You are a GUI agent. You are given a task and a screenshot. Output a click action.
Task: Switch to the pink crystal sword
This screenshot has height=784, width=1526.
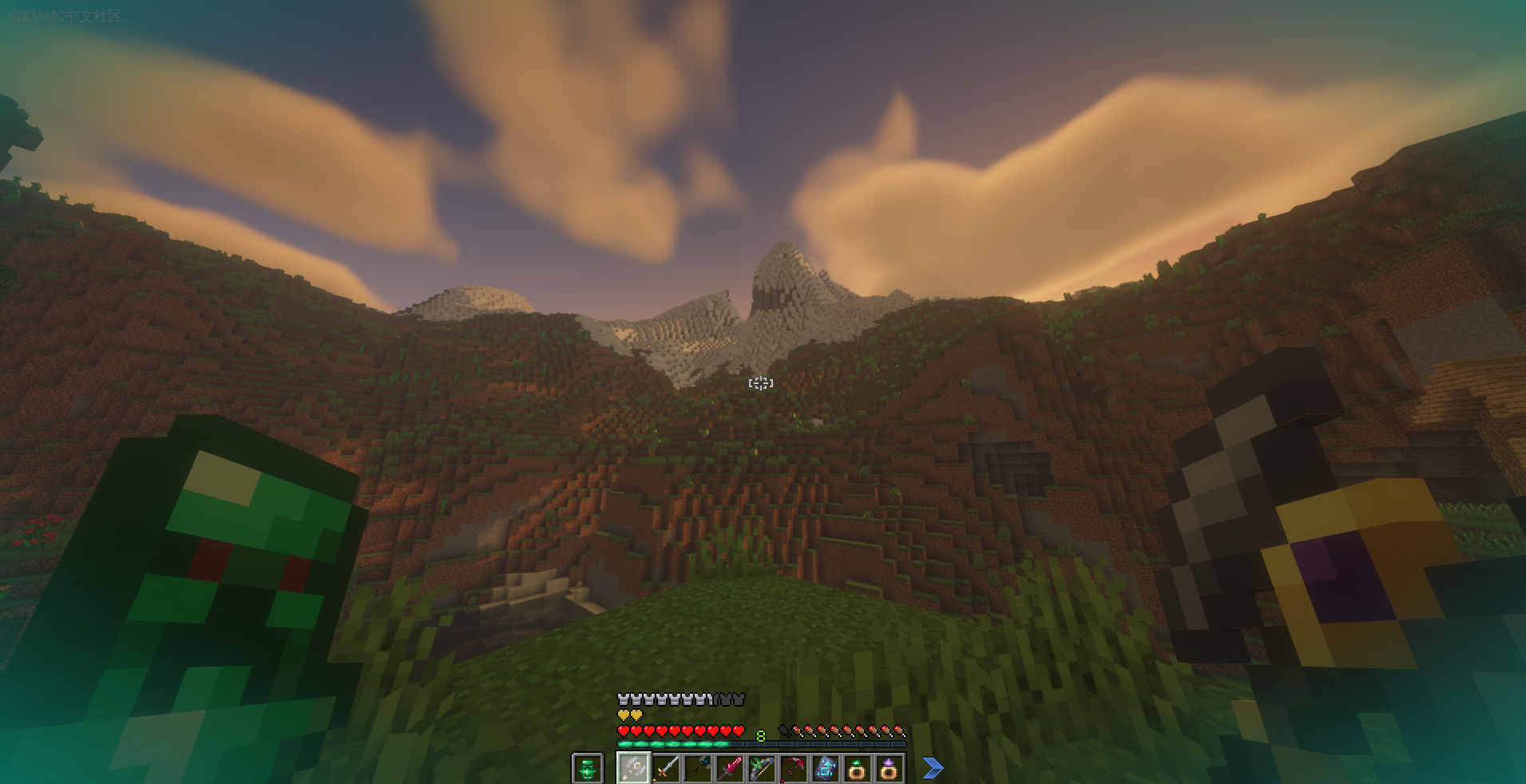click(730, 769)
